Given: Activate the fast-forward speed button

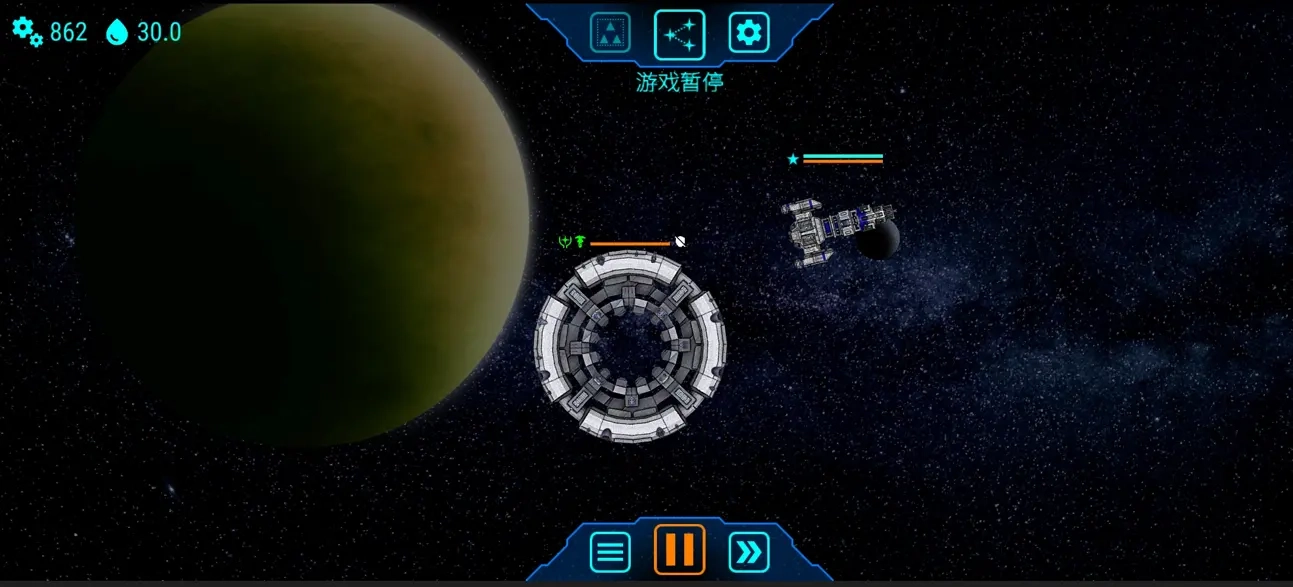Looking at the screenshot, I should (x=749, y=551).
